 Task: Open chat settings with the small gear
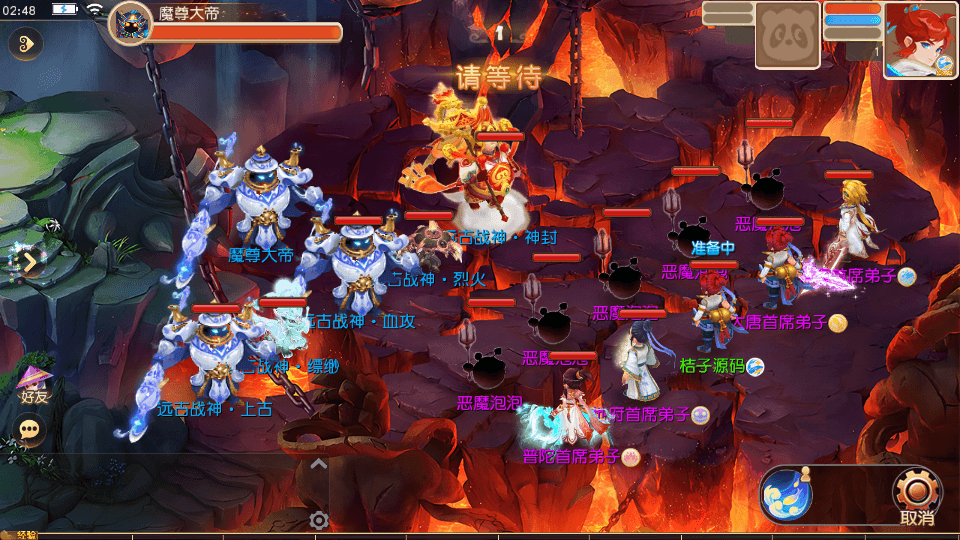click(x=319, y=520)
